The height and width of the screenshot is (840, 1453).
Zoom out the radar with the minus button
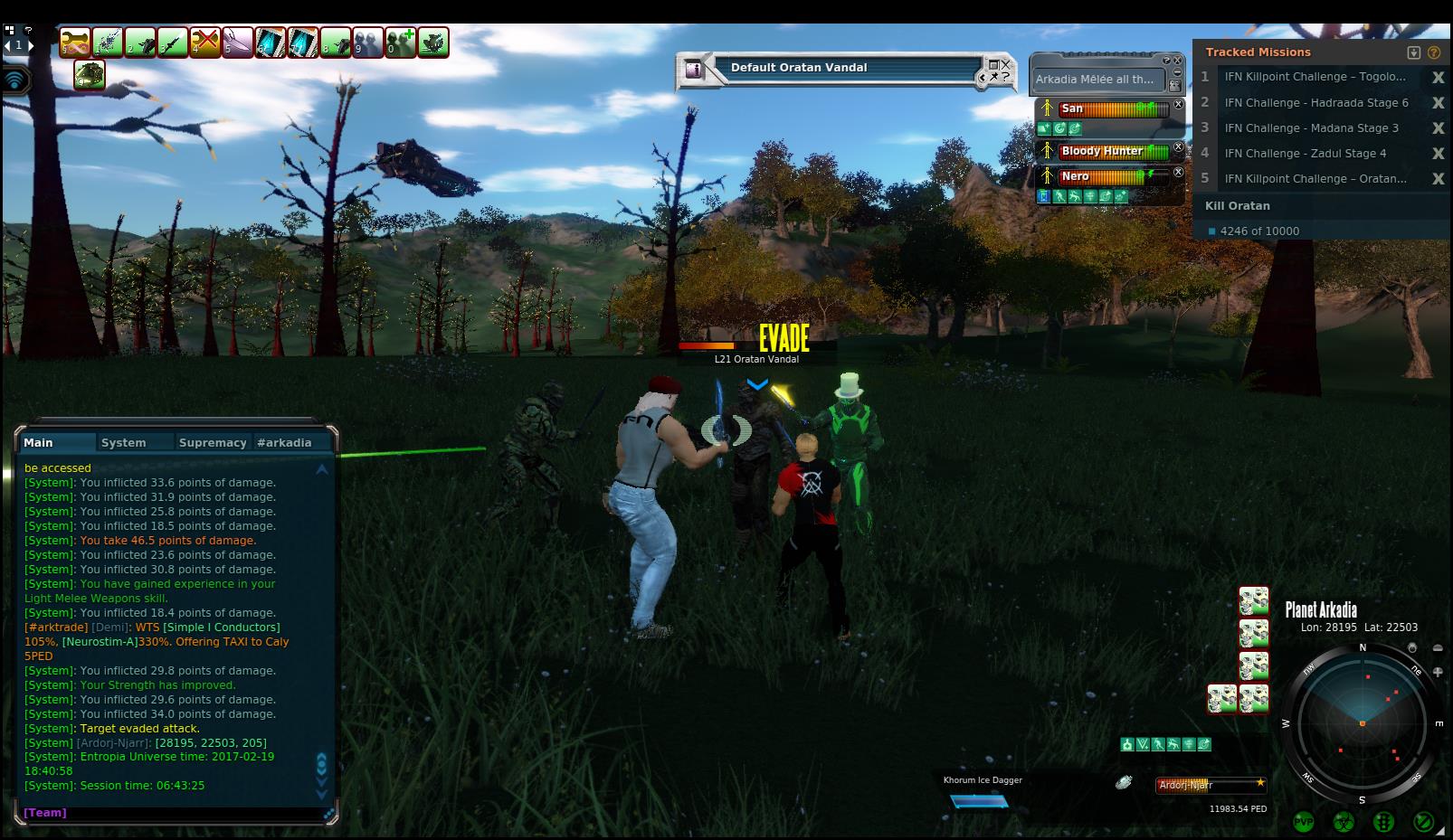click(1438, 648)
